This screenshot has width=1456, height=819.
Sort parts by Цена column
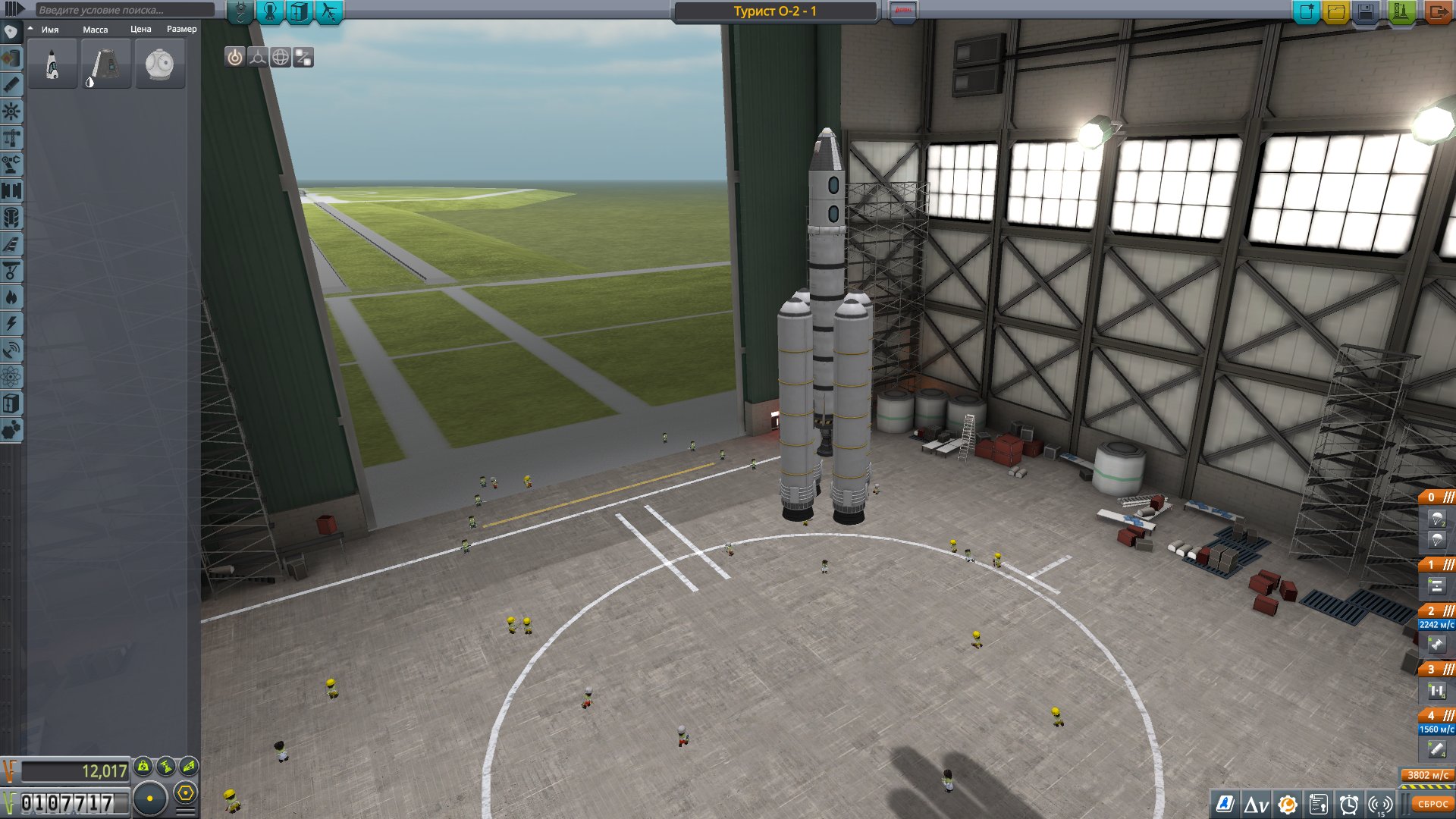(140, 30)
